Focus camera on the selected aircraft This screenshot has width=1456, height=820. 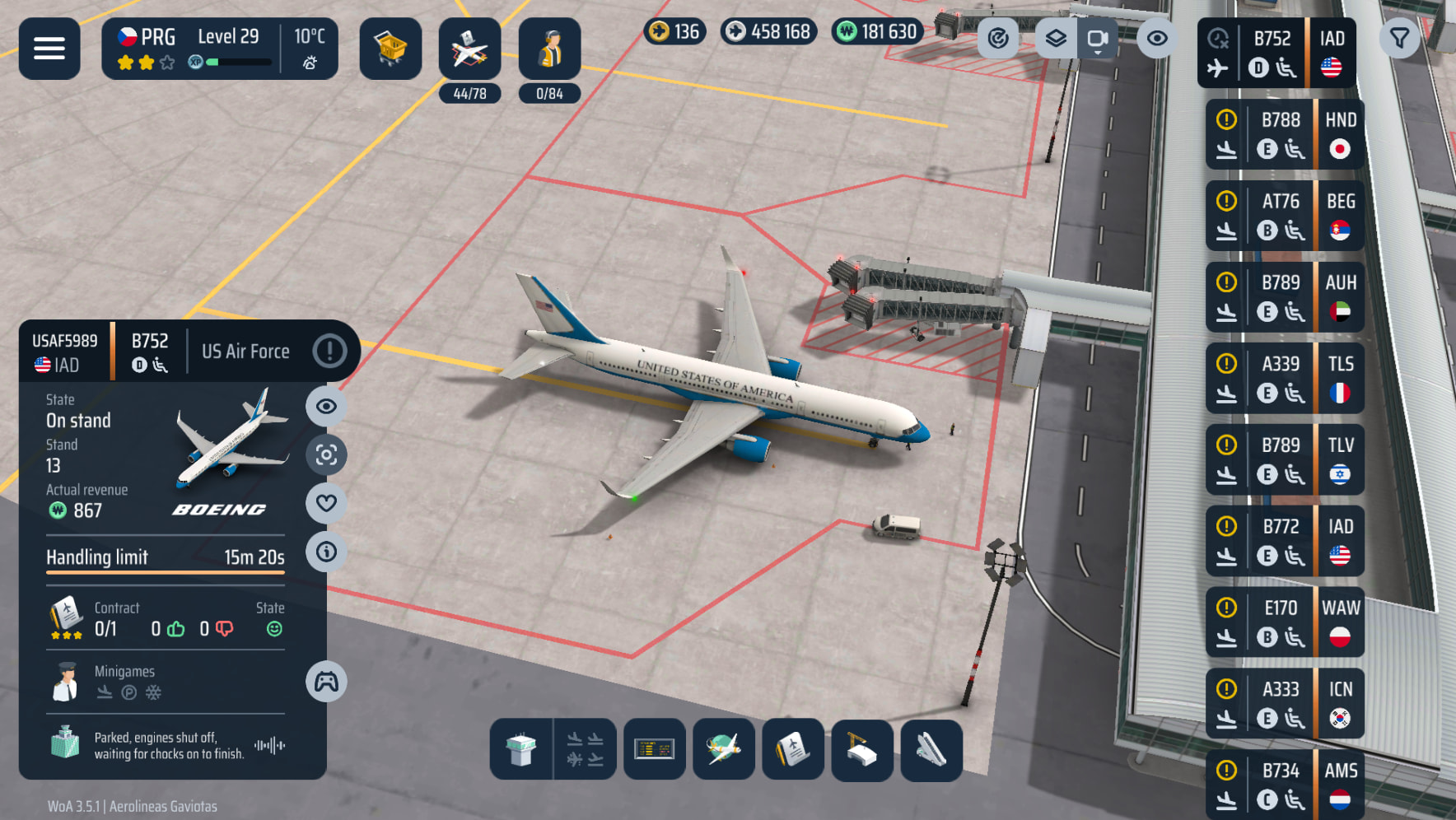[326, 454]
